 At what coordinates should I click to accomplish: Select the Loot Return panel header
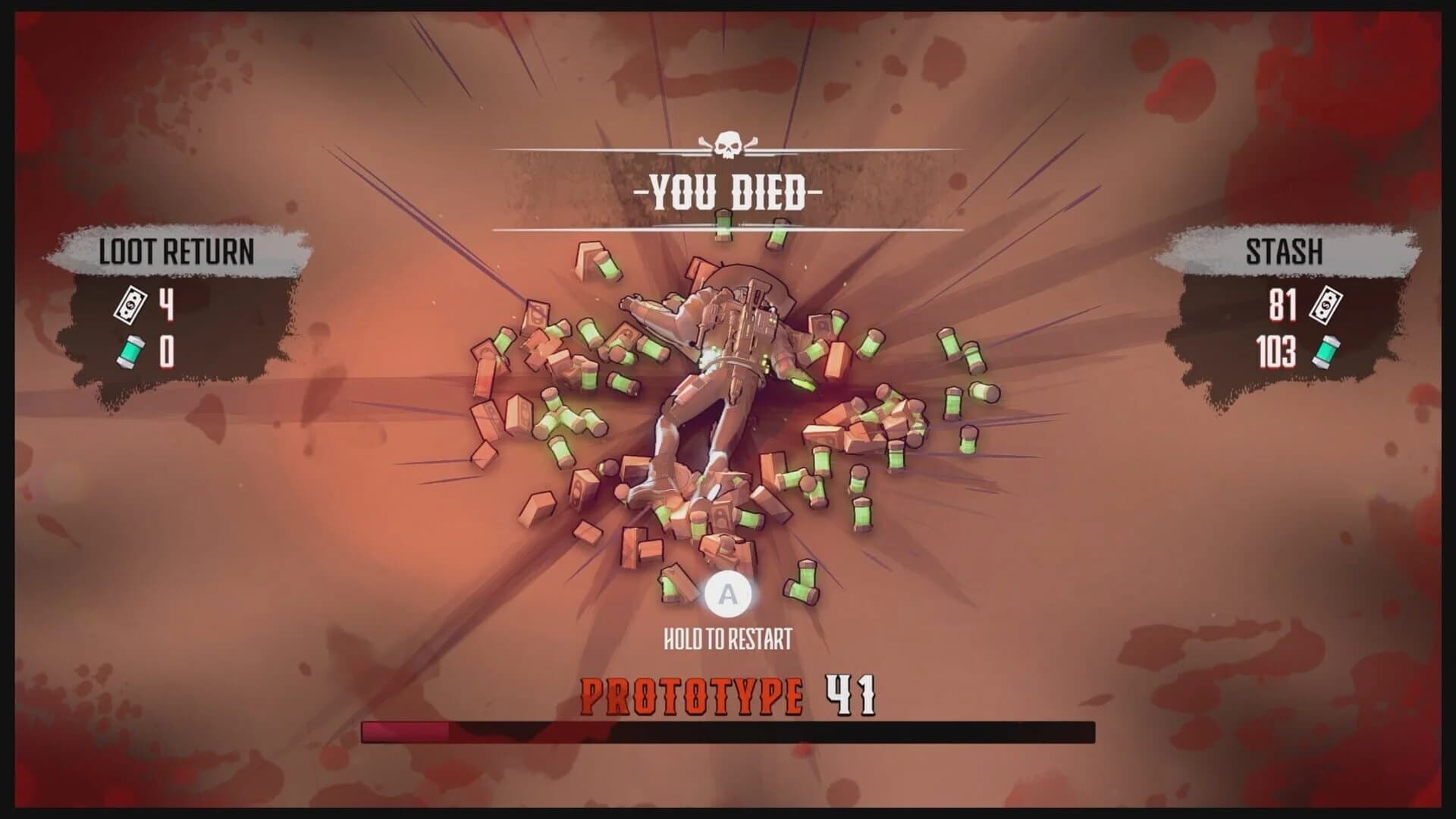pyautogui.click(x=174, y=249)
